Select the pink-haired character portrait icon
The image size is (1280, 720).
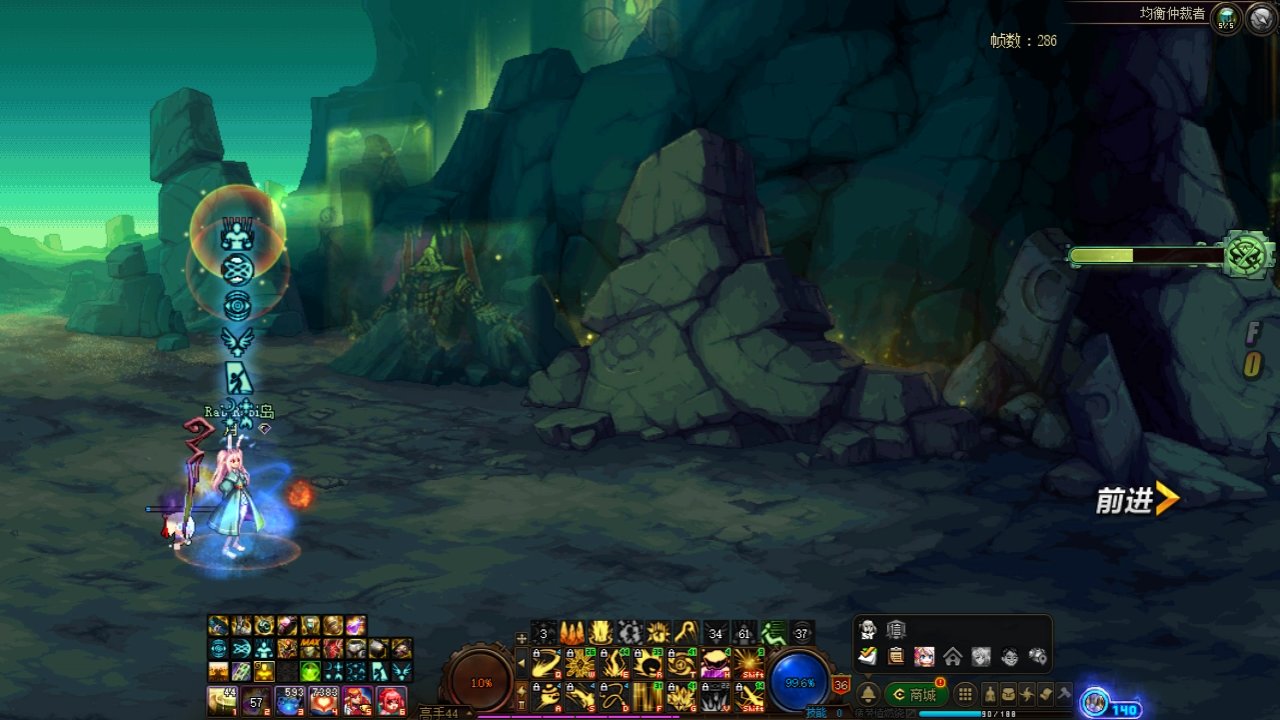coord(924,657)
